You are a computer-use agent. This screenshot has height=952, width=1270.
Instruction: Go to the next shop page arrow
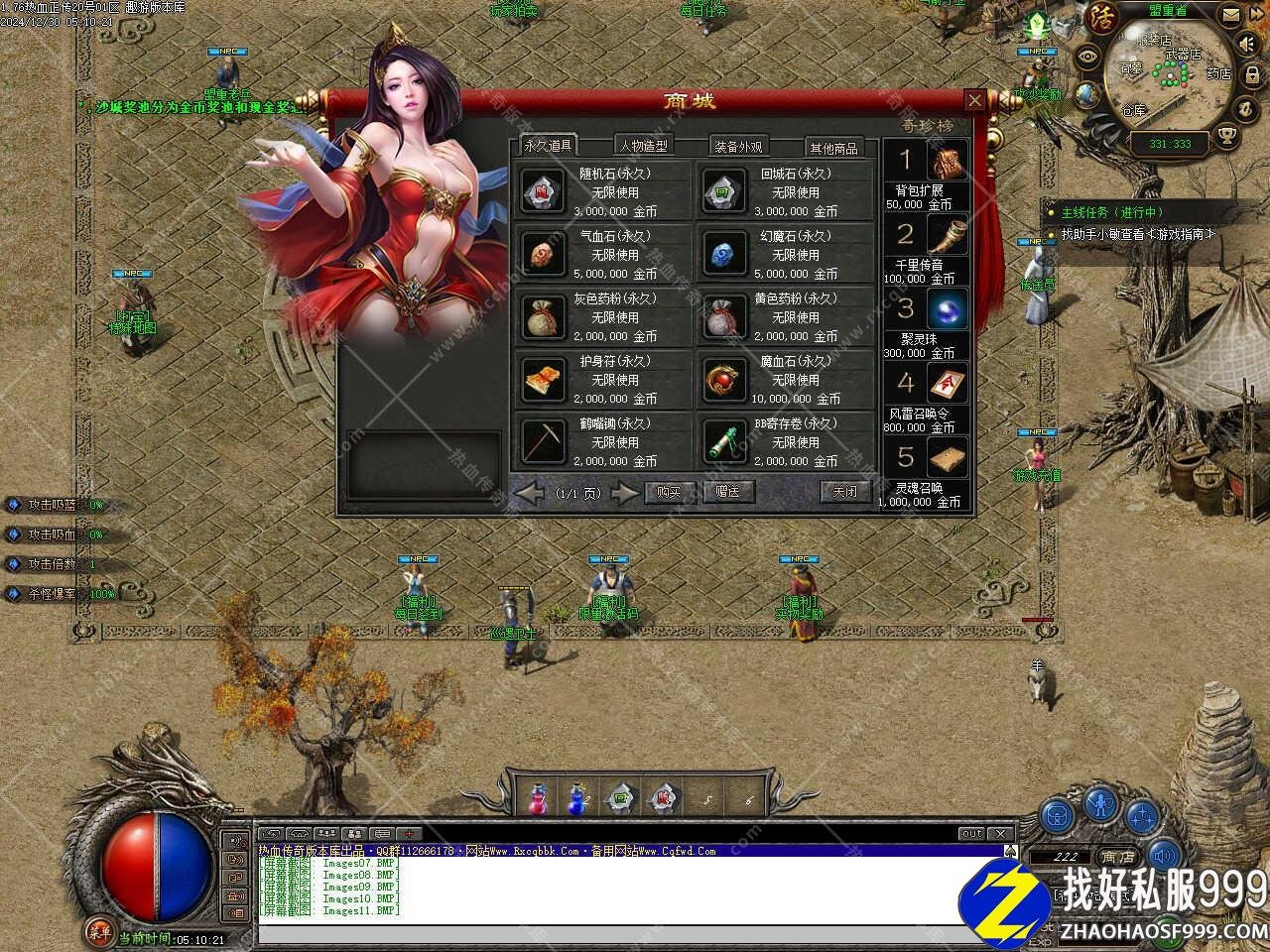[x=624, y=492]
